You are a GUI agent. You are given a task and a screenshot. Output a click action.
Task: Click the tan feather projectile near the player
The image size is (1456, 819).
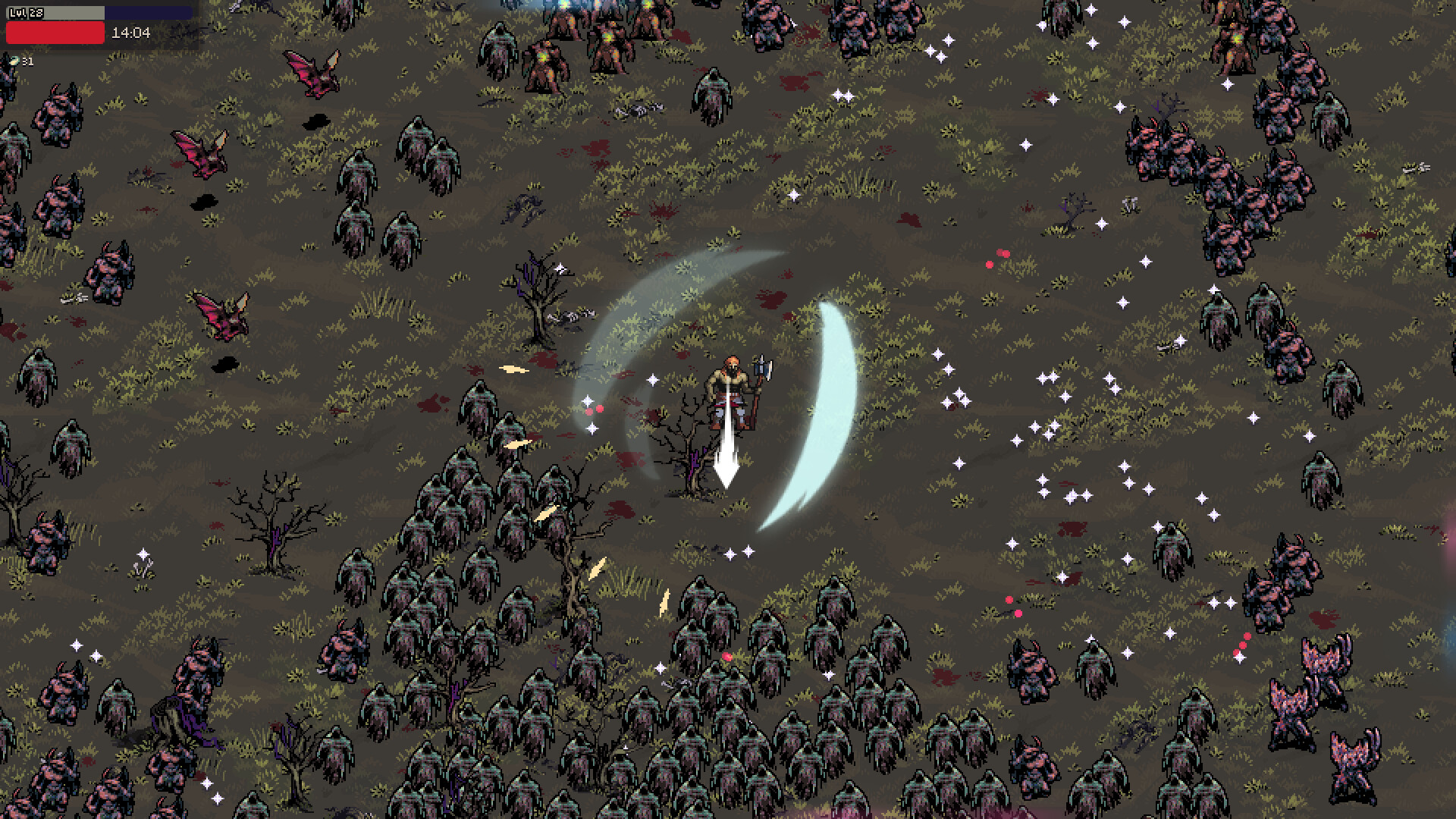coord(516,369)
